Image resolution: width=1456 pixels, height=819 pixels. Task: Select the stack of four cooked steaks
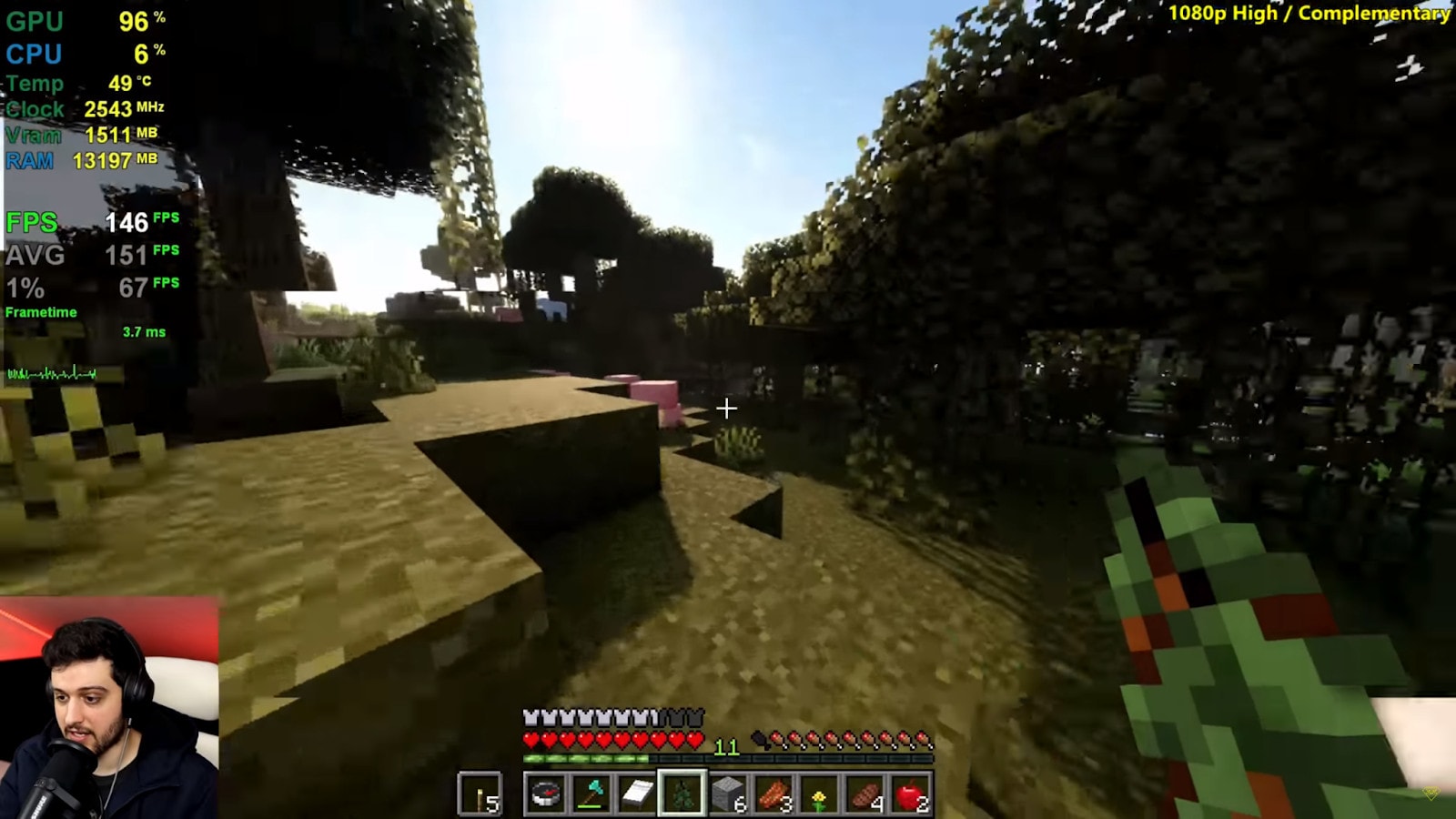(x=864, y=794)
